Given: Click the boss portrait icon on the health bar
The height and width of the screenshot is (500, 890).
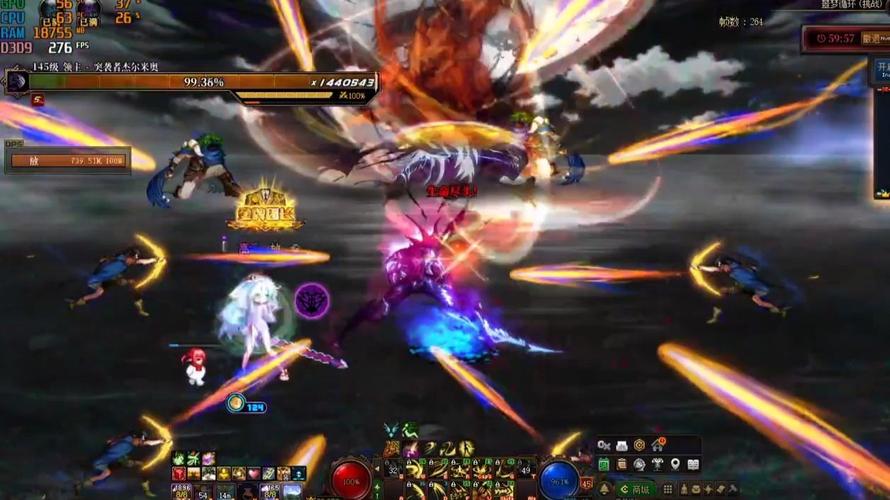Looking at the screenshot, I should pos(16,82).
